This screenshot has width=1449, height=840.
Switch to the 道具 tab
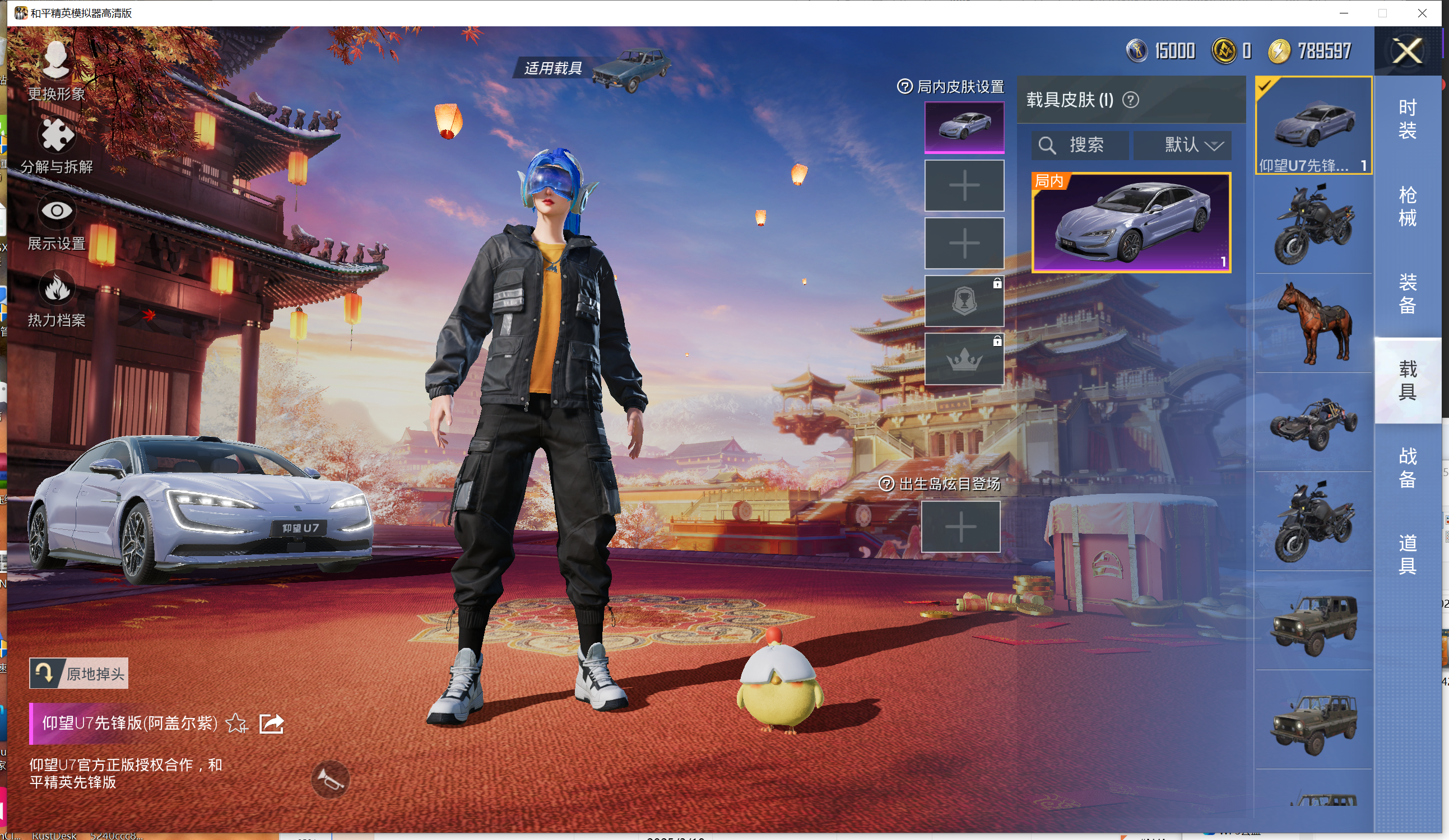point(1407,554)
